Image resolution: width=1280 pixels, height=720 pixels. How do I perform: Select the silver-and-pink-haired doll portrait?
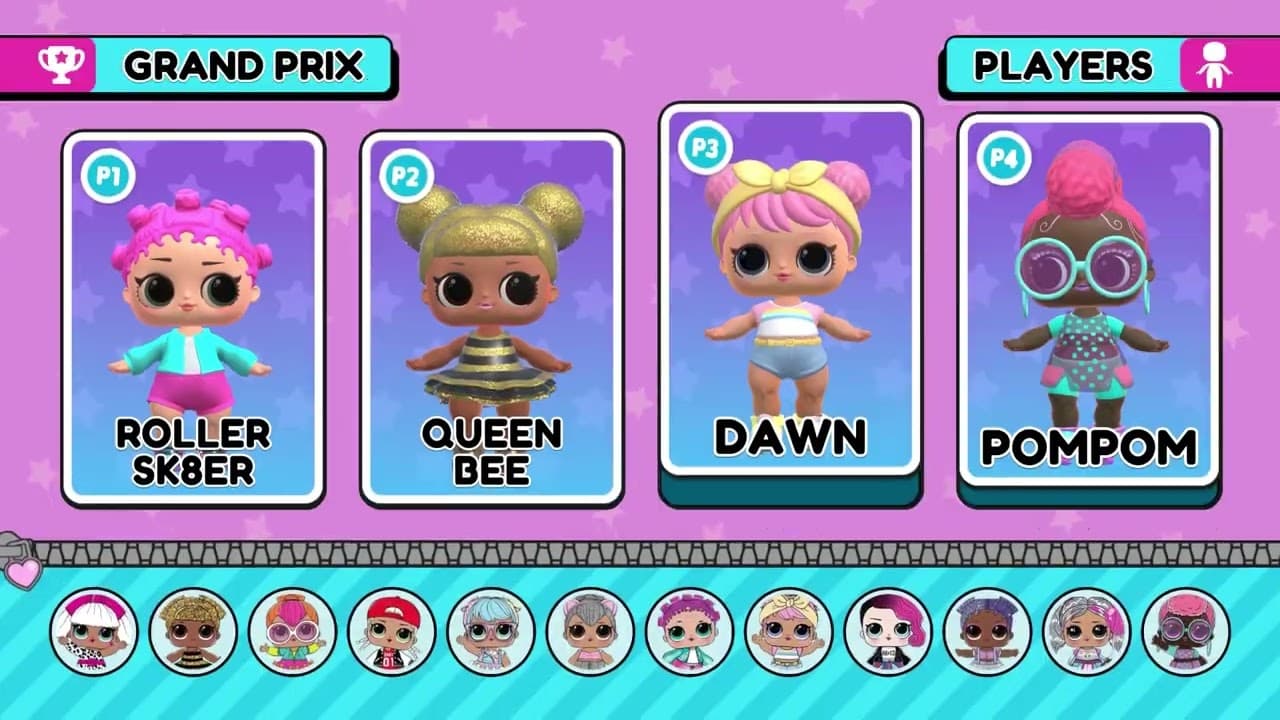(x=1086, y=632)
